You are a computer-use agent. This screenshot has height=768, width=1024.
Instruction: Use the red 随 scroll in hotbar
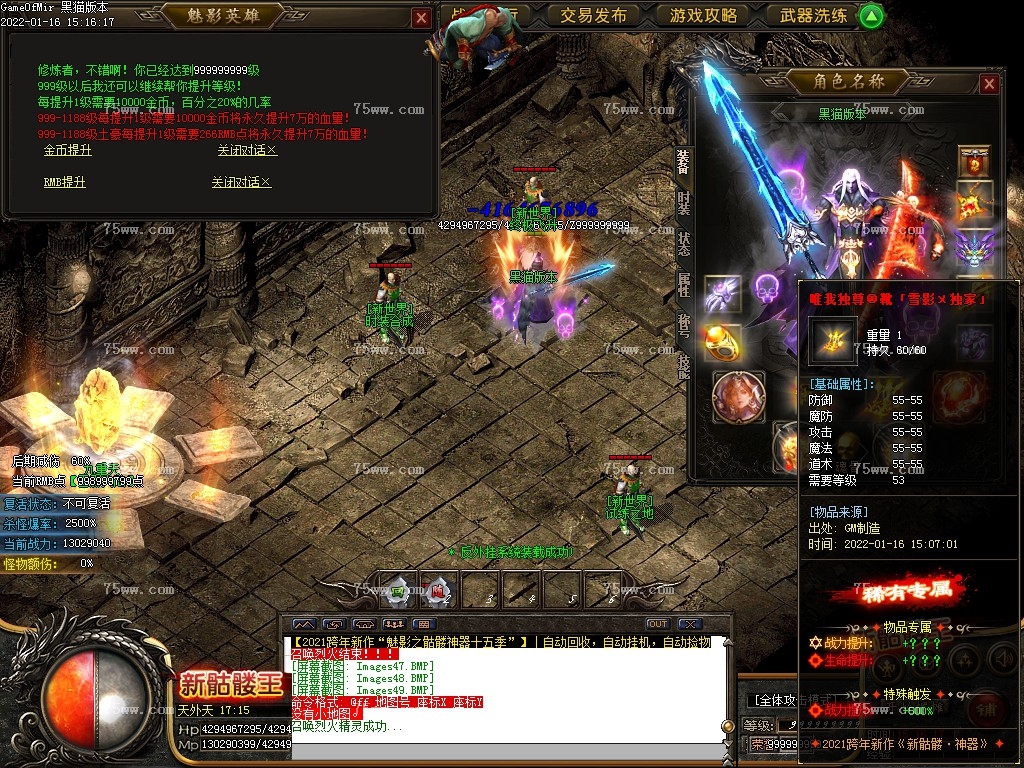(438, 590)
